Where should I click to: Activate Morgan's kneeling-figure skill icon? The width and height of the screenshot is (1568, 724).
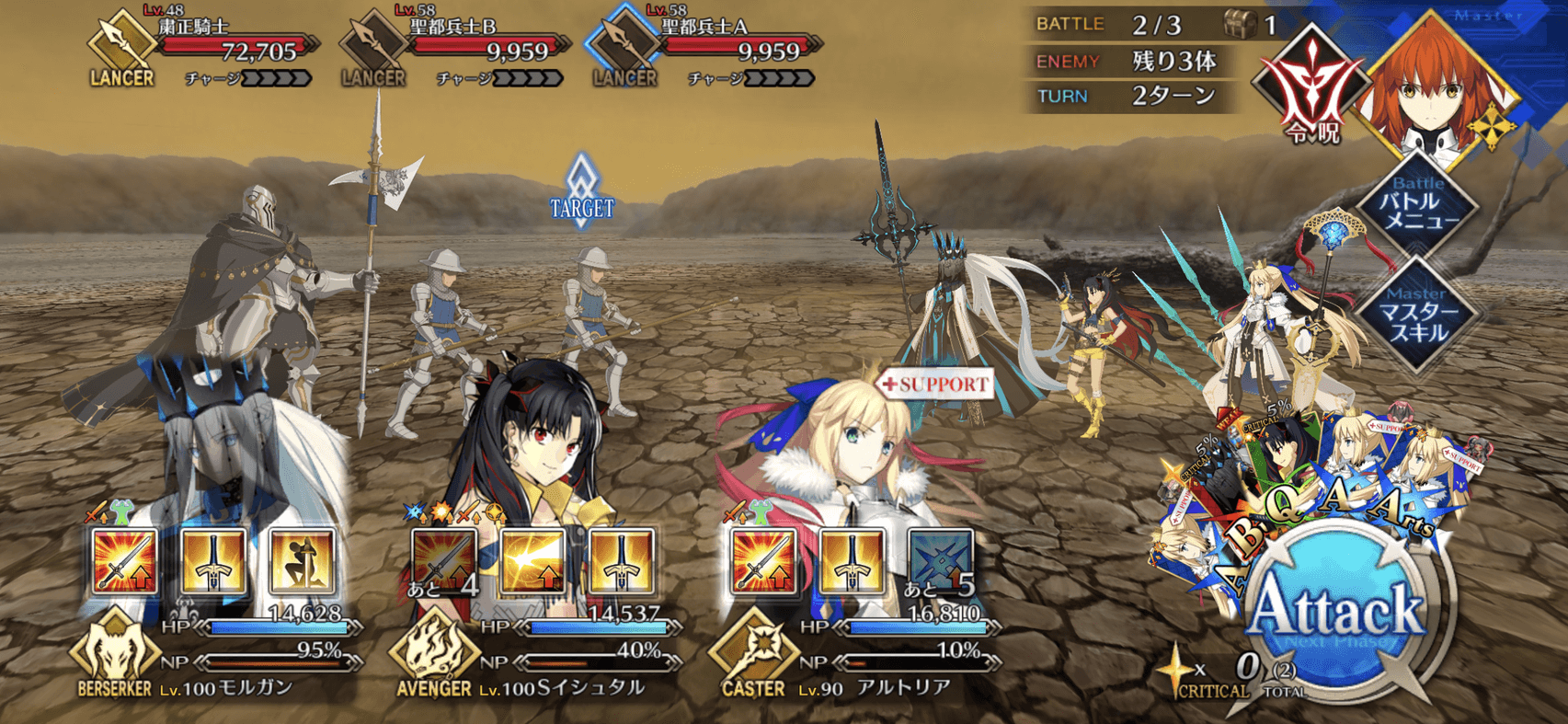pos(302,559)
